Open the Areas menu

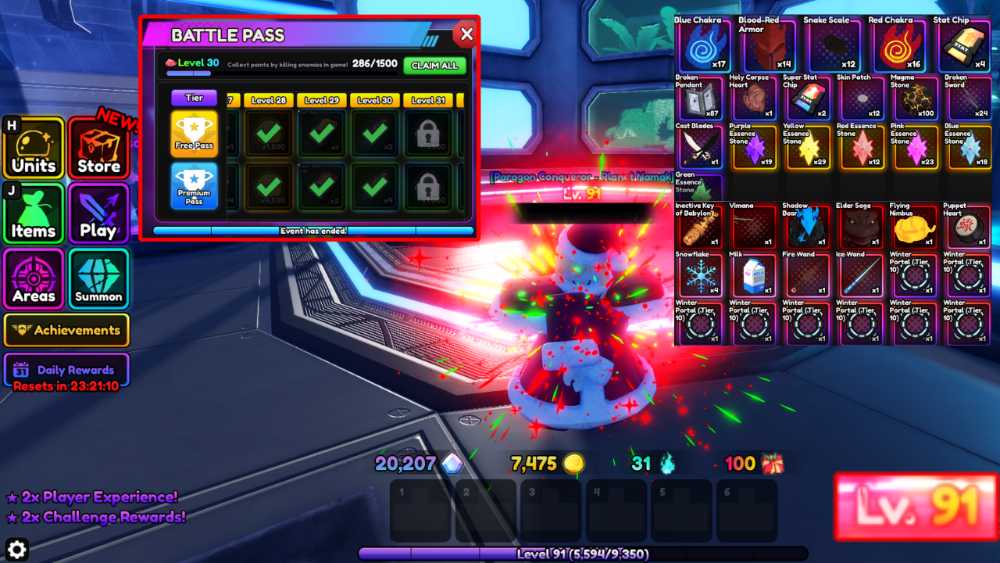(x=34, y=278)
